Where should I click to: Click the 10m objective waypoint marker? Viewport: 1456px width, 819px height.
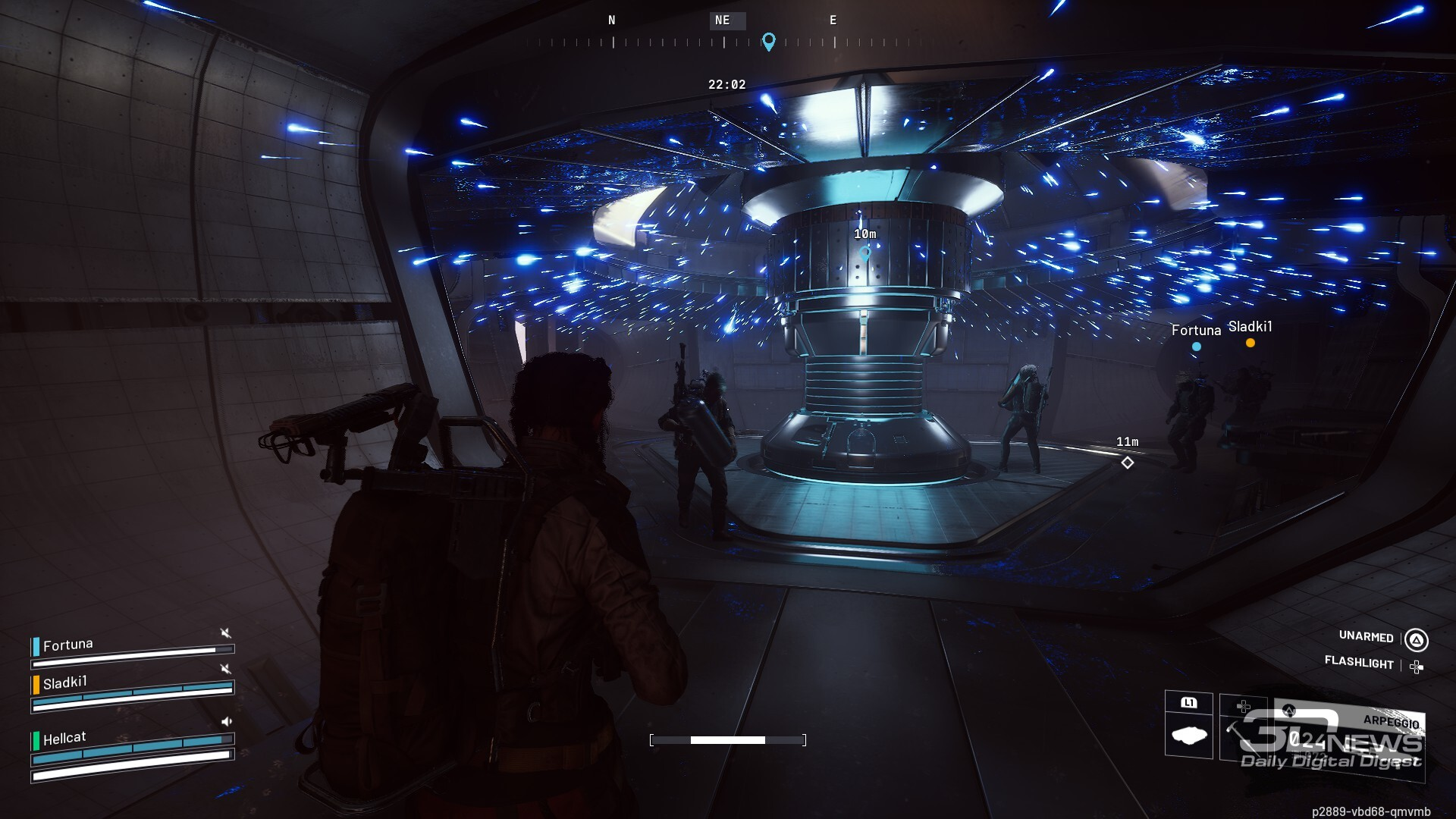pos(864,253)
